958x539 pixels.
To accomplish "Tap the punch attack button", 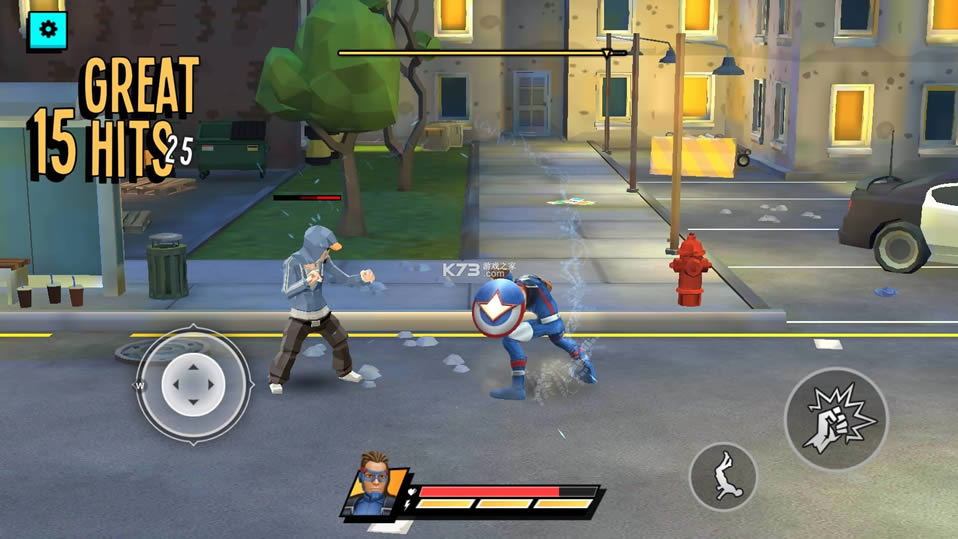I will click(836, 419).
